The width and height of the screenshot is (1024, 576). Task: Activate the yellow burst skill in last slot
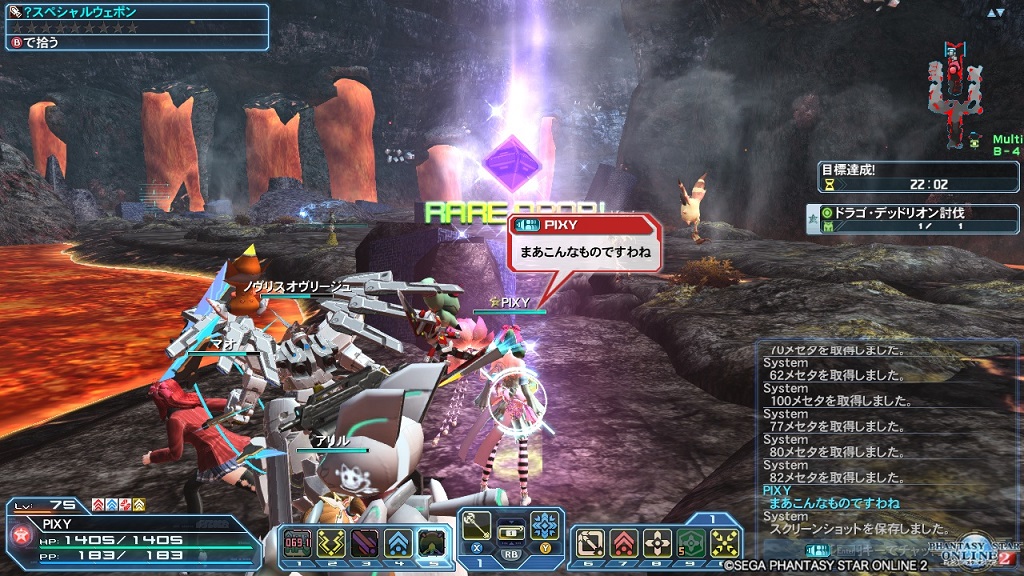tap(724, 542)
